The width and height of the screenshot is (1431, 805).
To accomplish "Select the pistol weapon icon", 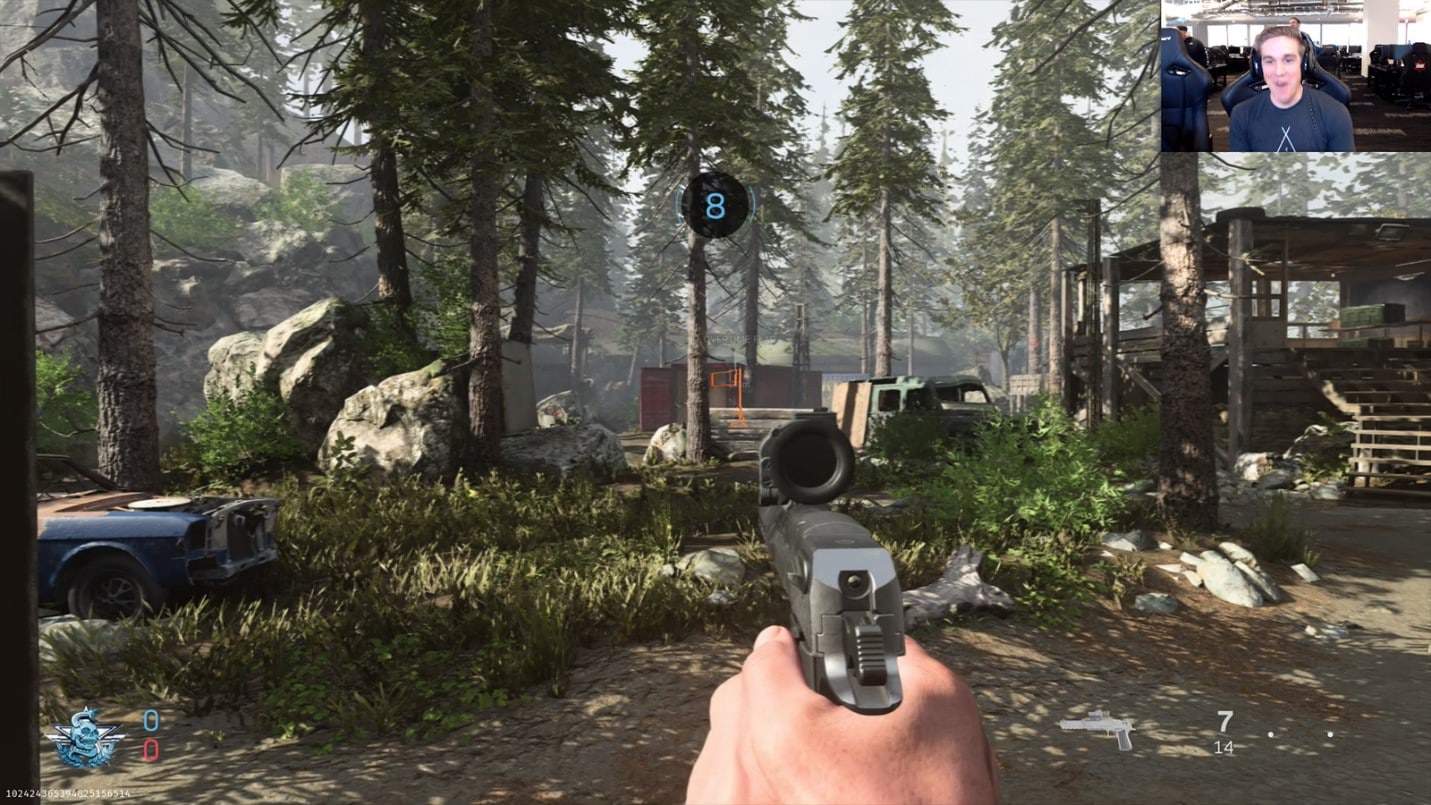I will pyautogui.click(x=1098, y=729).
